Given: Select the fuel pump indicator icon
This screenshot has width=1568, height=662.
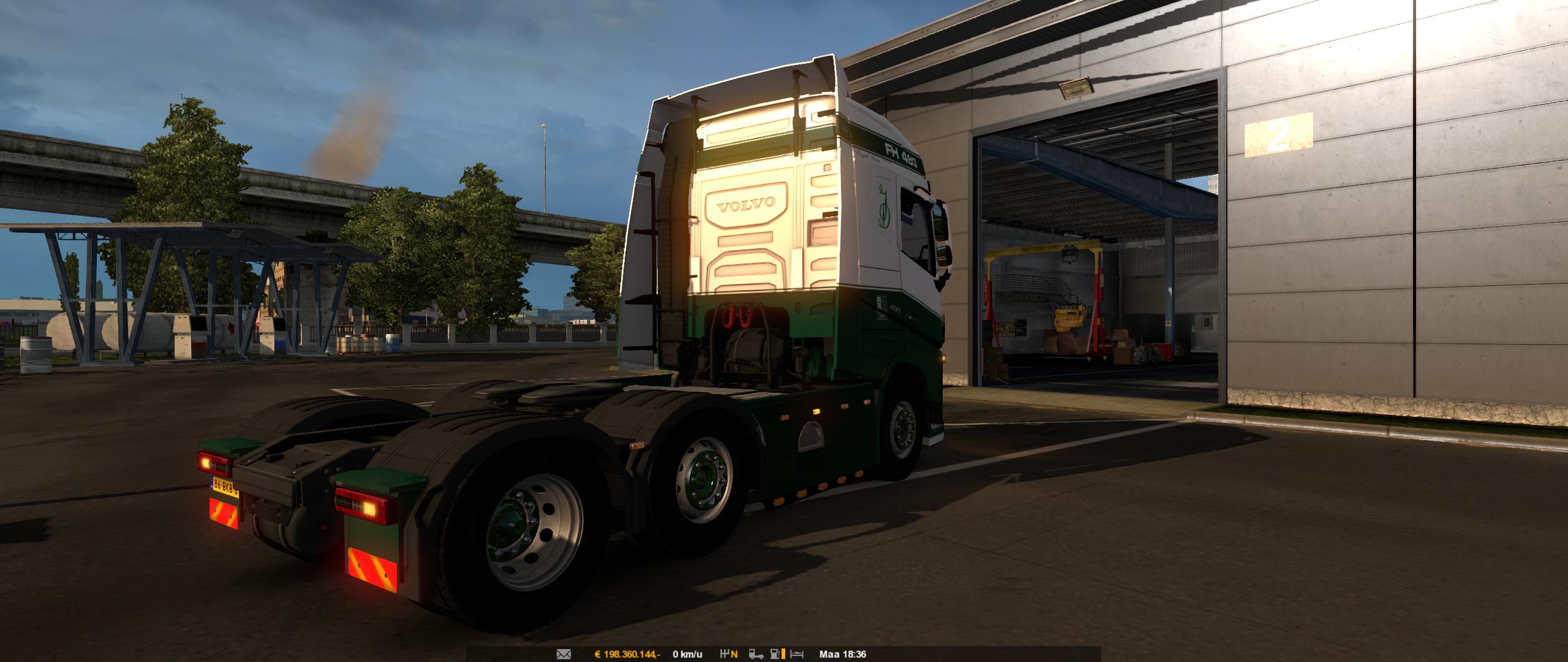Looking at the screenshot, I should click(x=775, y=655).
